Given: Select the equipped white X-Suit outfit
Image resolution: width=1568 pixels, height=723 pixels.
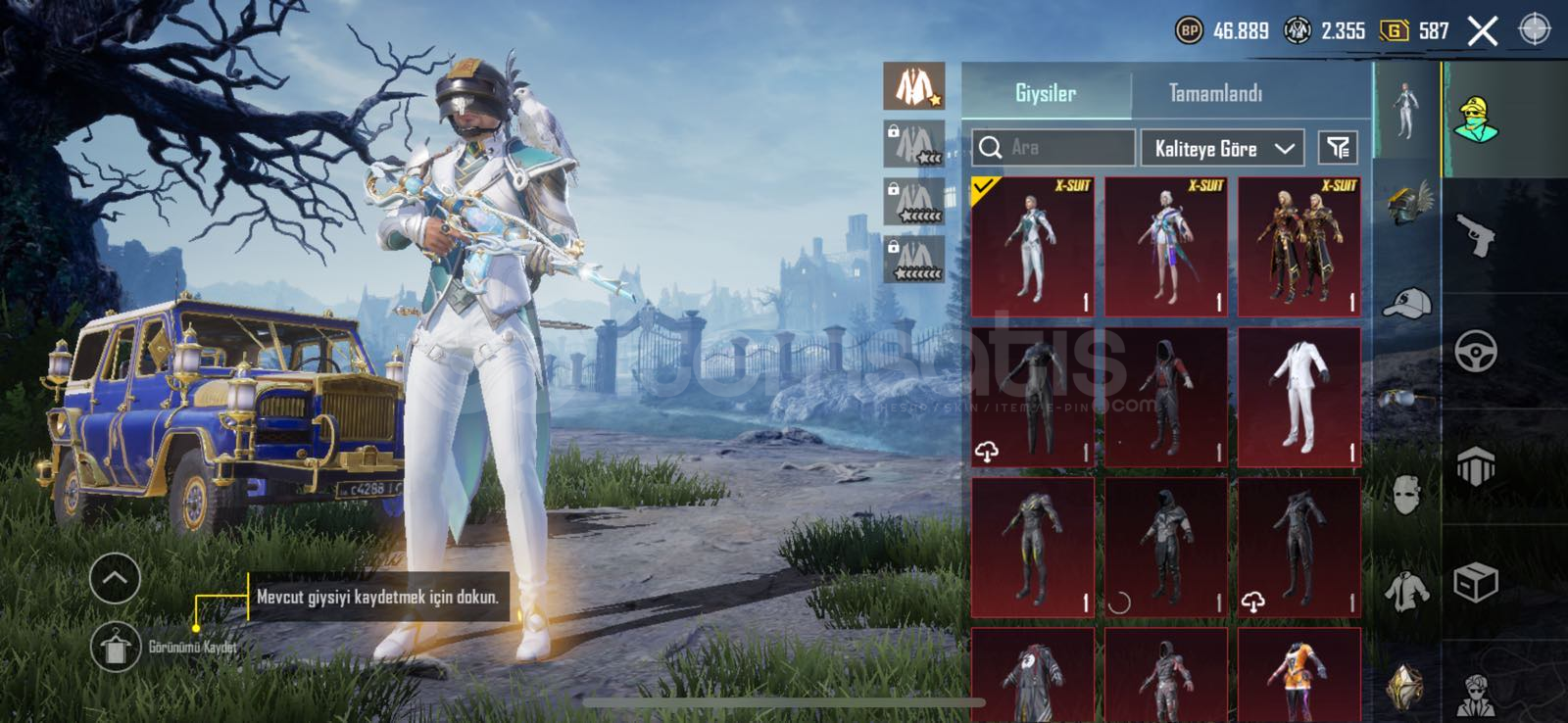Looking at the screenshot, I should pyautogui.click(x=1033, y=247).
